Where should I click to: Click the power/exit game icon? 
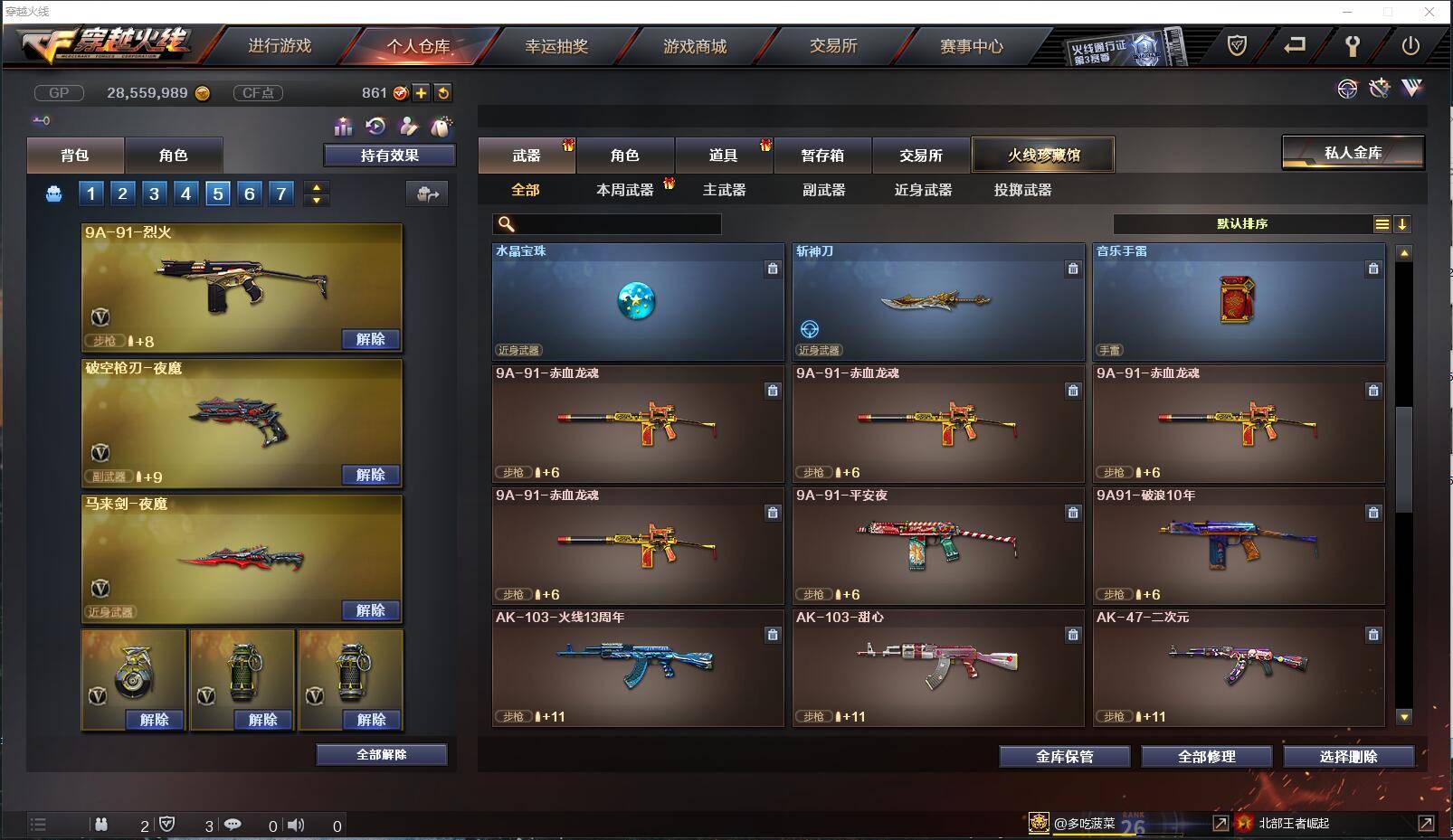[x=1410, y=45]
